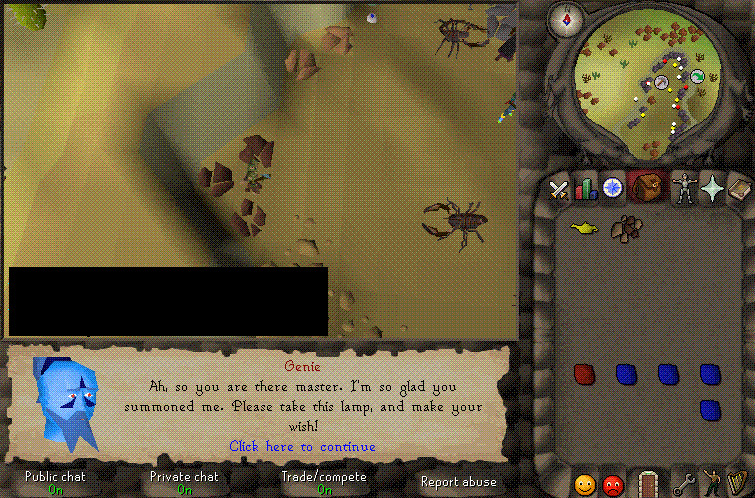Switch to the inventory backpack tab
755x498 pixels.
pyautogui.click(x=650, y=187)
